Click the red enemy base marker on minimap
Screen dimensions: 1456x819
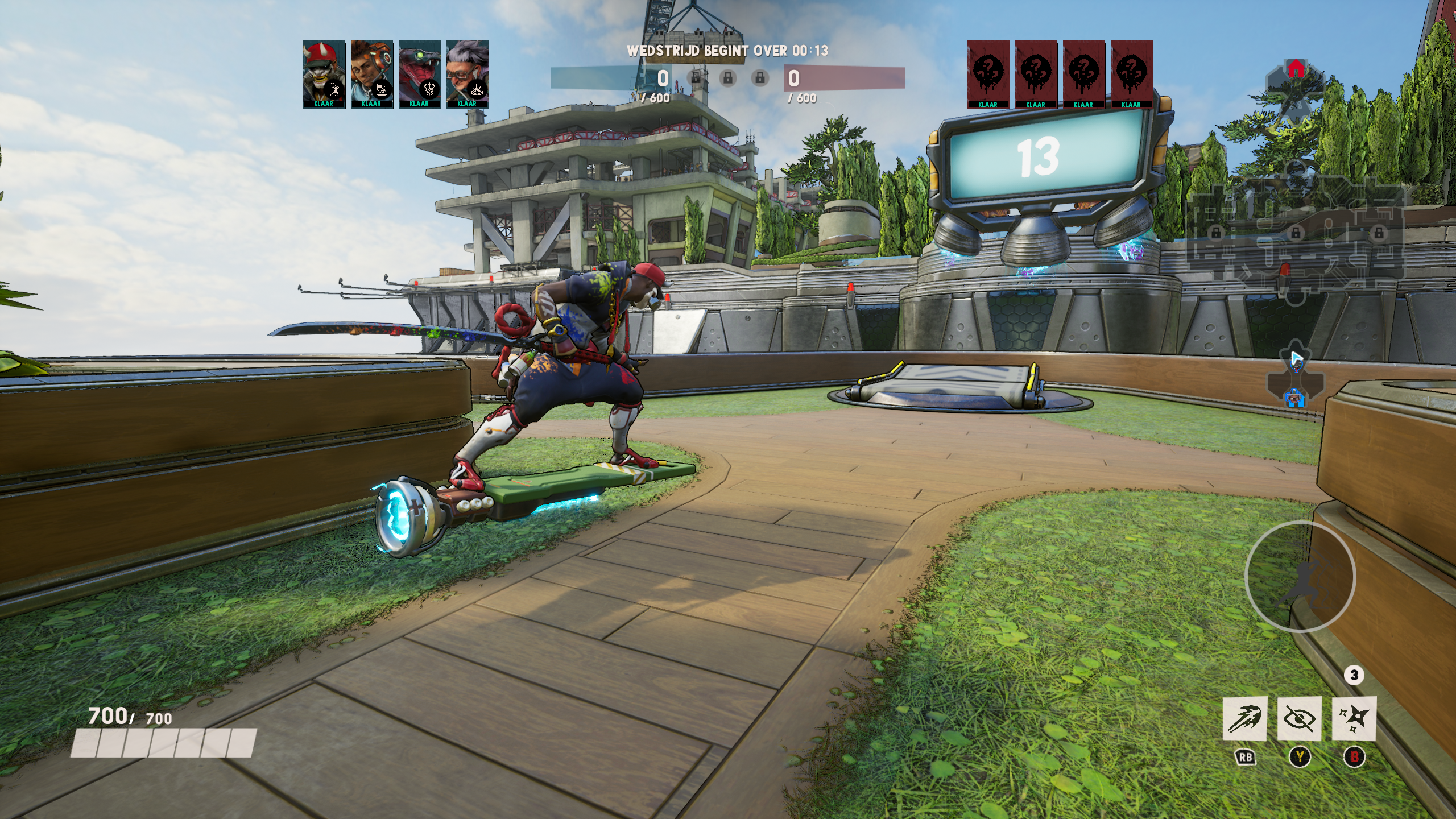click(x=1296, y=68)
